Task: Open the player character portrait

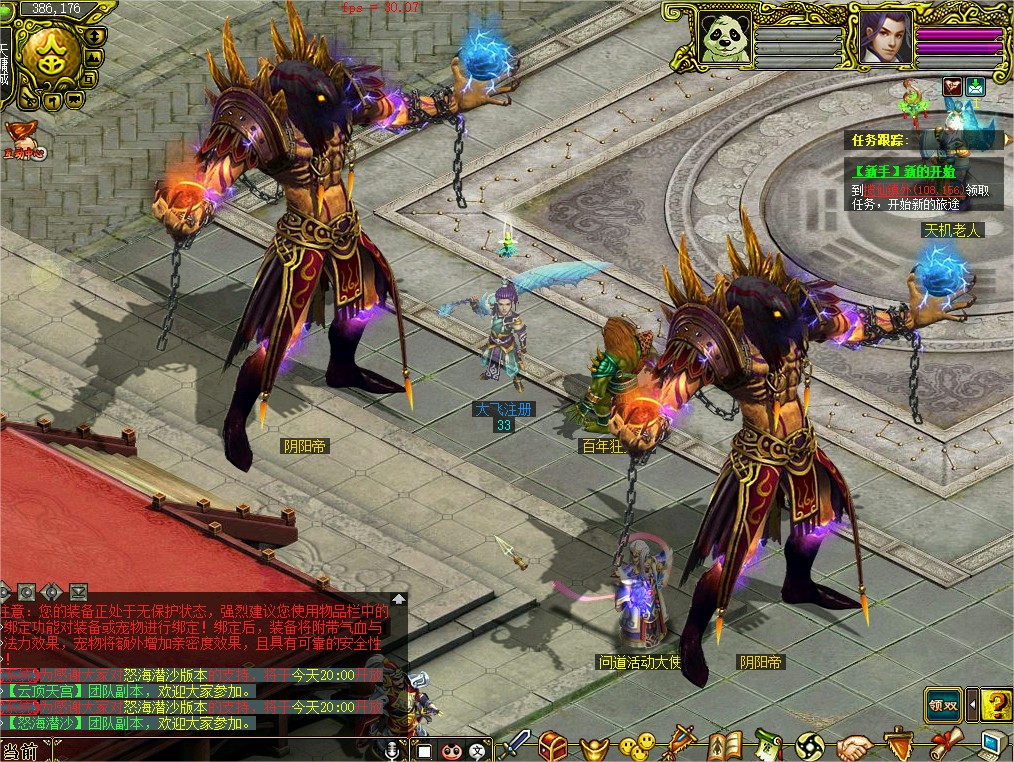Action: 884,40
